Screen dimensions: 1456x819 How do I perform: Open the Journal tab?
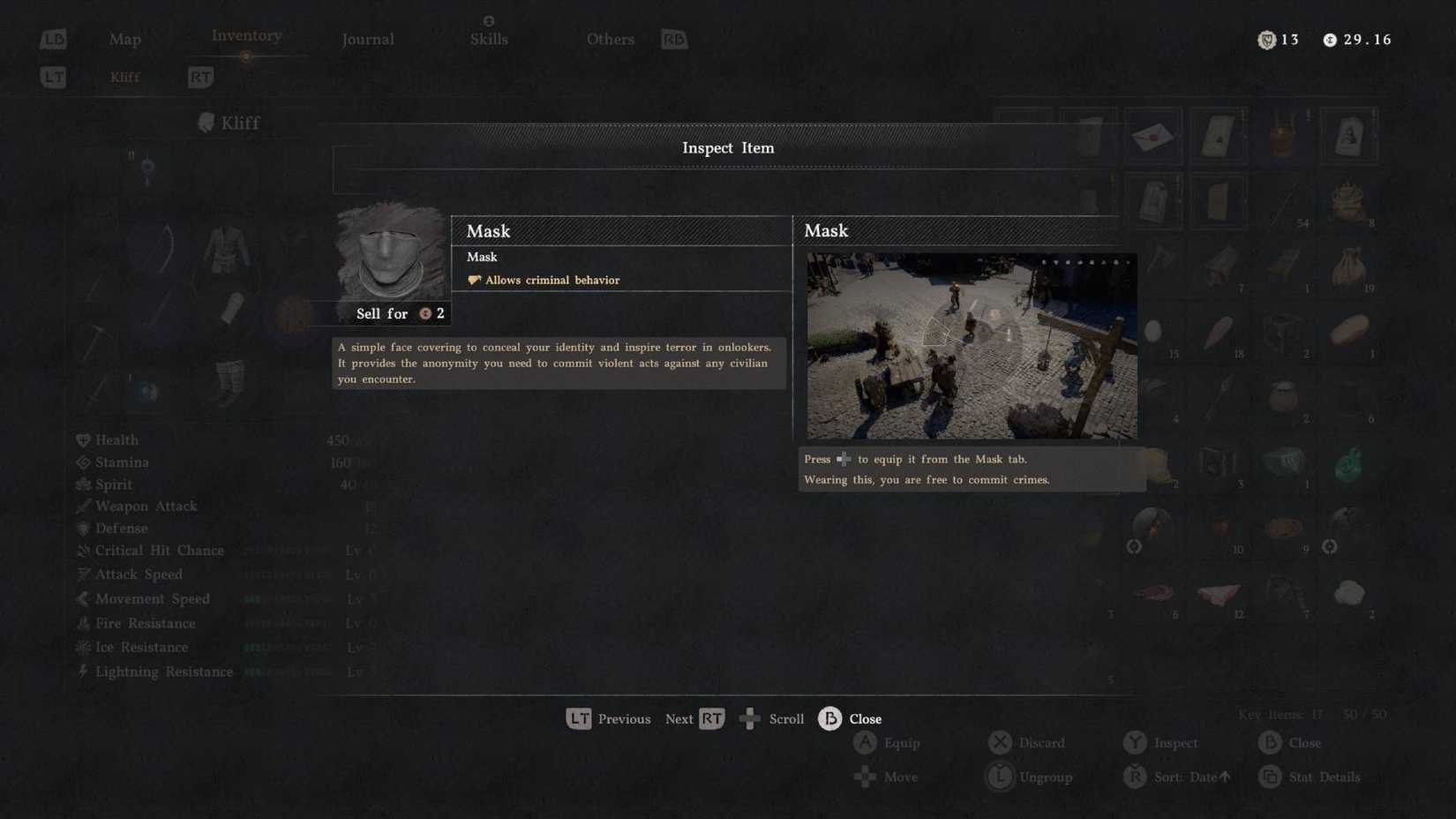[367, 39]
